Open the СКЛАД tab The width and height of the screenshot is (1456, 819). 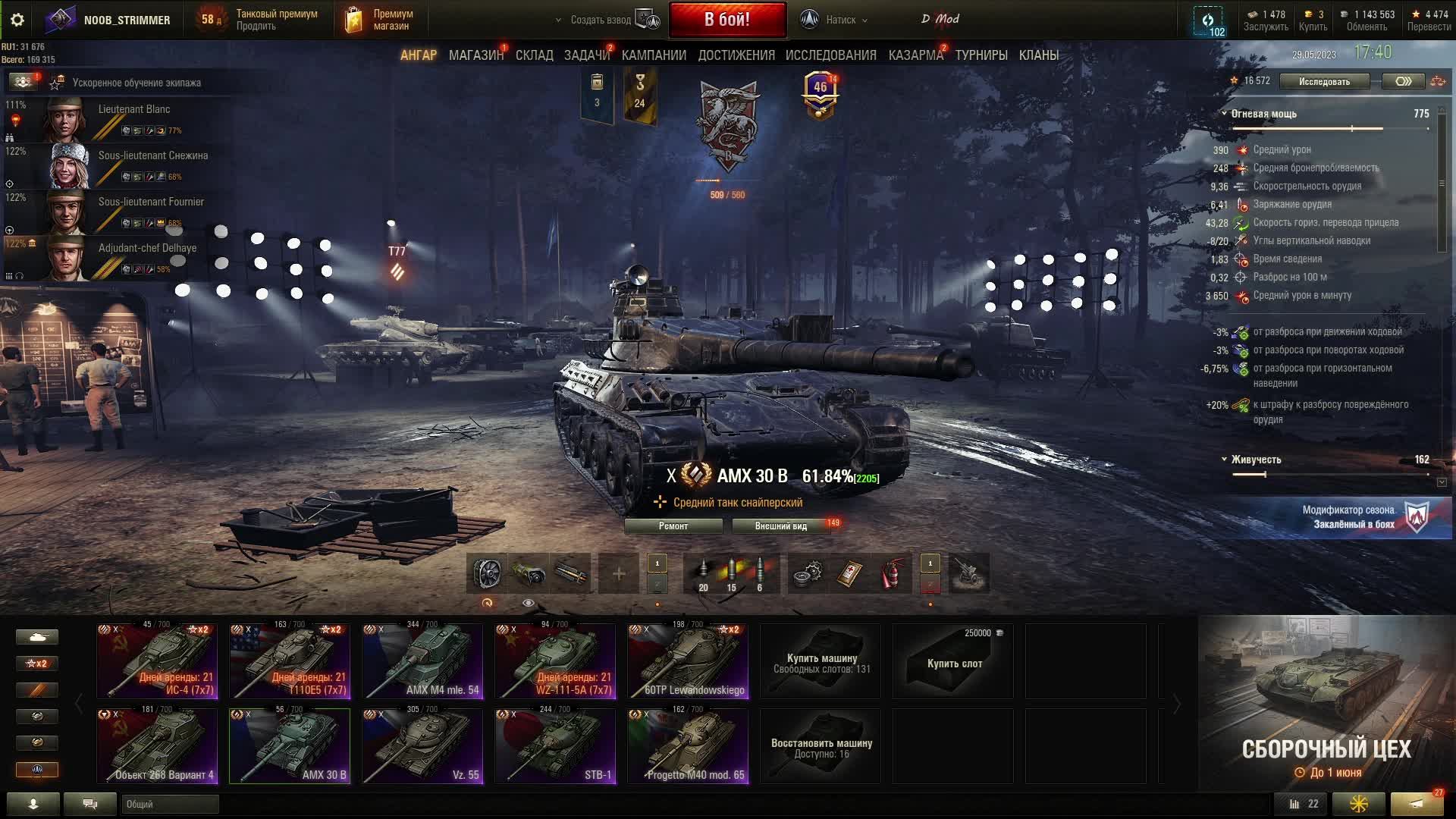click(x=534, y=55)
